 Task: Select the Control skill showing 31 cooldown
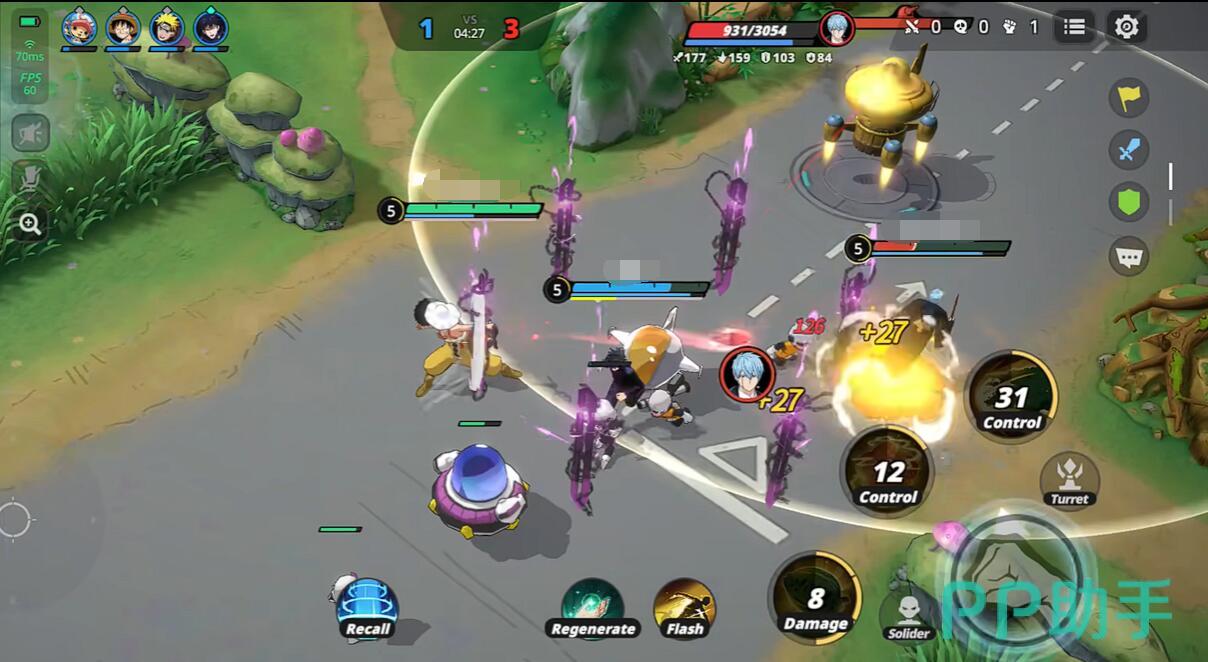click(1011, 397)
